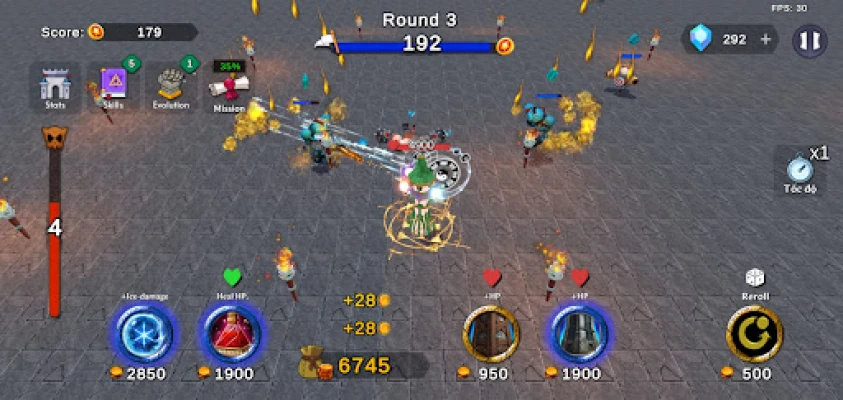Viewport: 843px width, 400px height.
Task: Open the Skills spellbook
Action: 113,85
